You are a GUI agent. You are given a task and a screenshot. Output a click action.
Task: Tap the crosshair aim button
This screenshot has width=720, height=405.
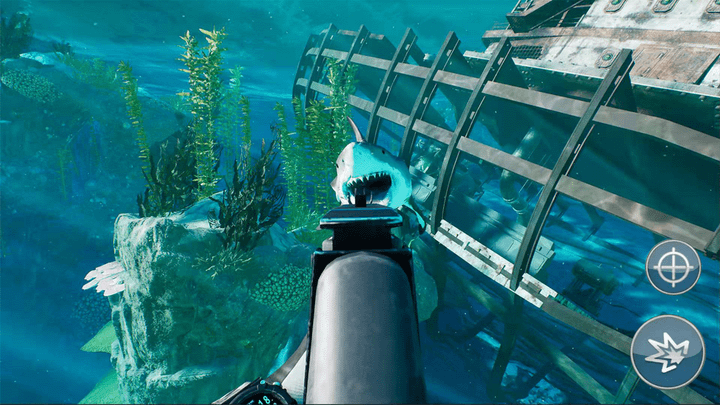(672, 267)
